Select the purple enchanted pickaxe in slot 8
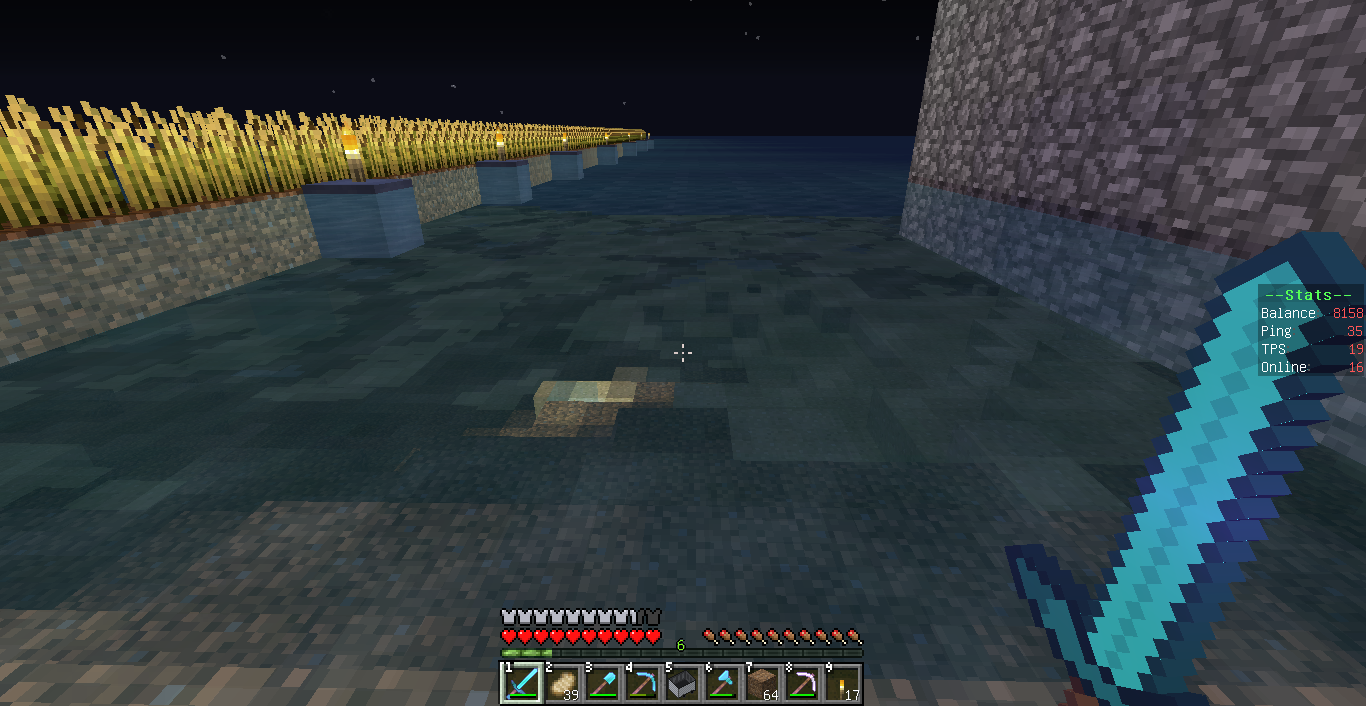Image resolution: width=1366 pixels, height=706 pixels. click(802, 683)
